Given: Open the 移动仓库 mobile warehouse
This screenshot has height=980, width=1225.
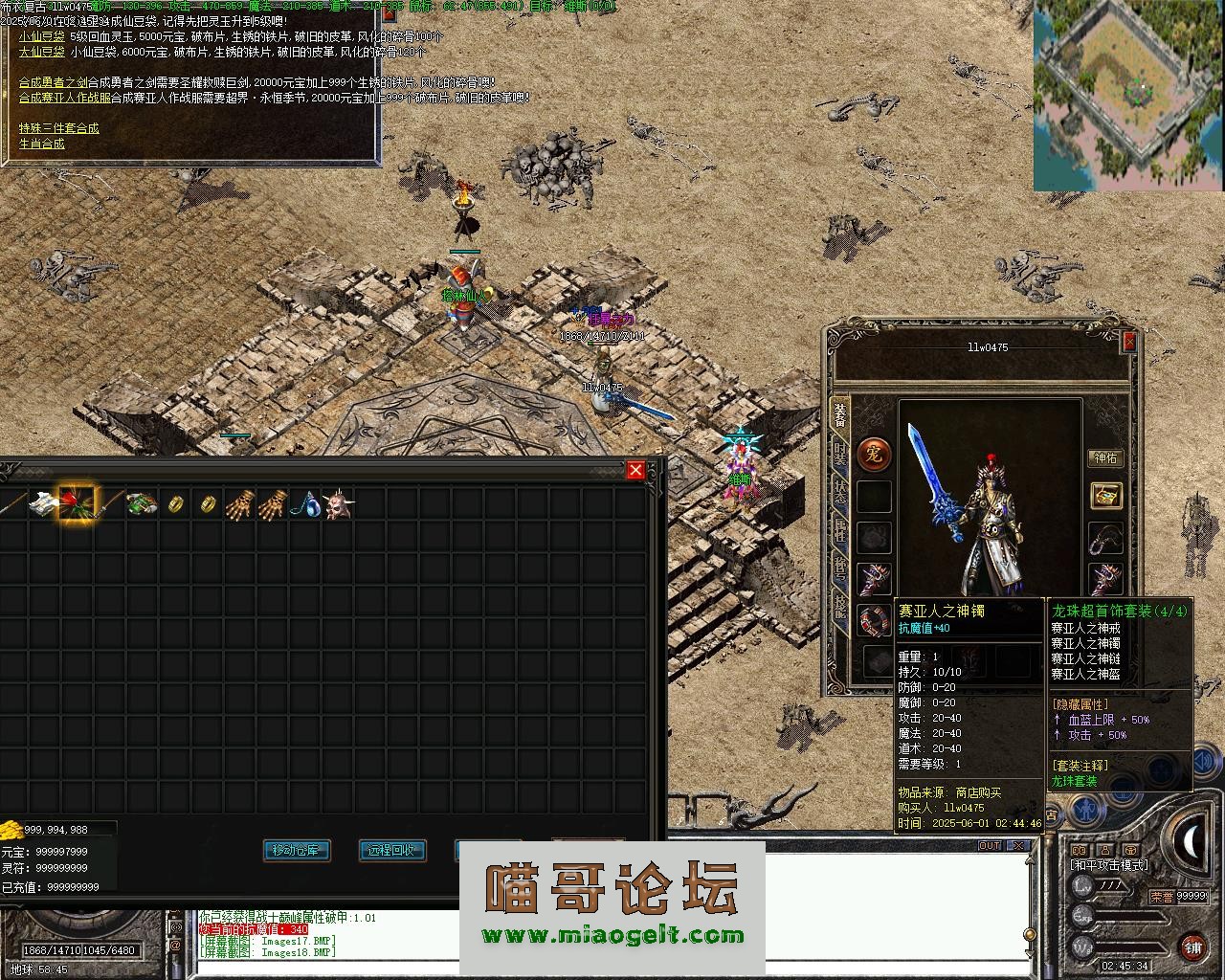Looking at the screenshot, I should pos(297,850).
